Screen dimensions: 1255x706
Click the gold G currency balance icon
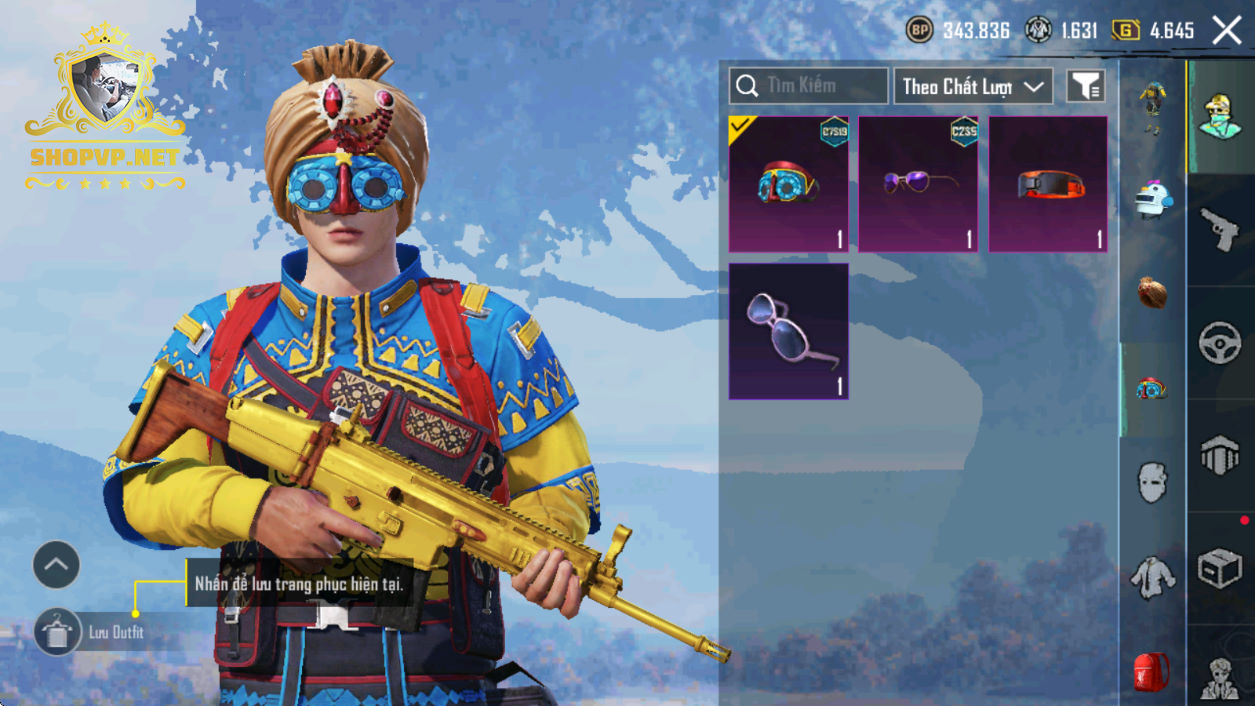tap(1126, 30)
